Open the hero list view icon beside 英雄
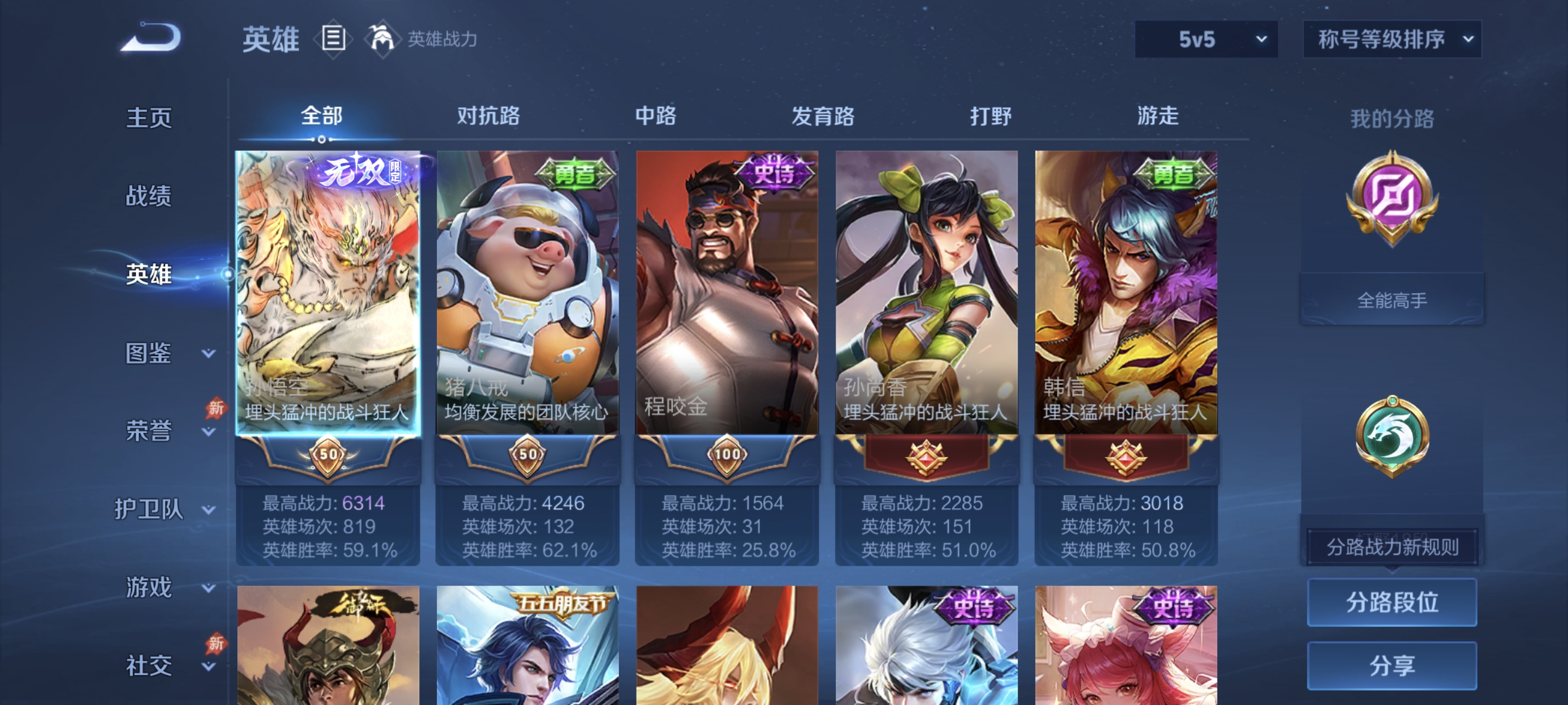The height and width of the screenshot is (705, 1568). click(332, 38)
